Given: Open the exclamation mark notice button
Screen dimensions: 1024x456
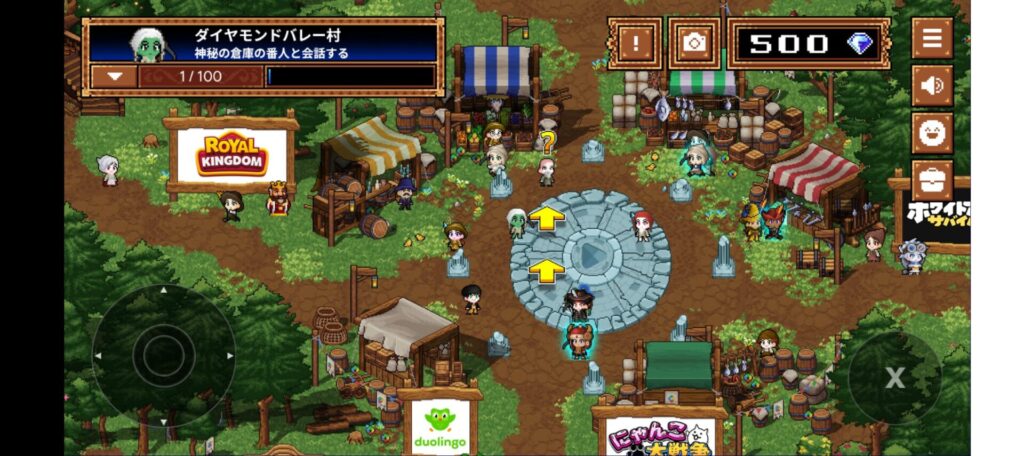Looking at the screenshot, I should [634, 43].
